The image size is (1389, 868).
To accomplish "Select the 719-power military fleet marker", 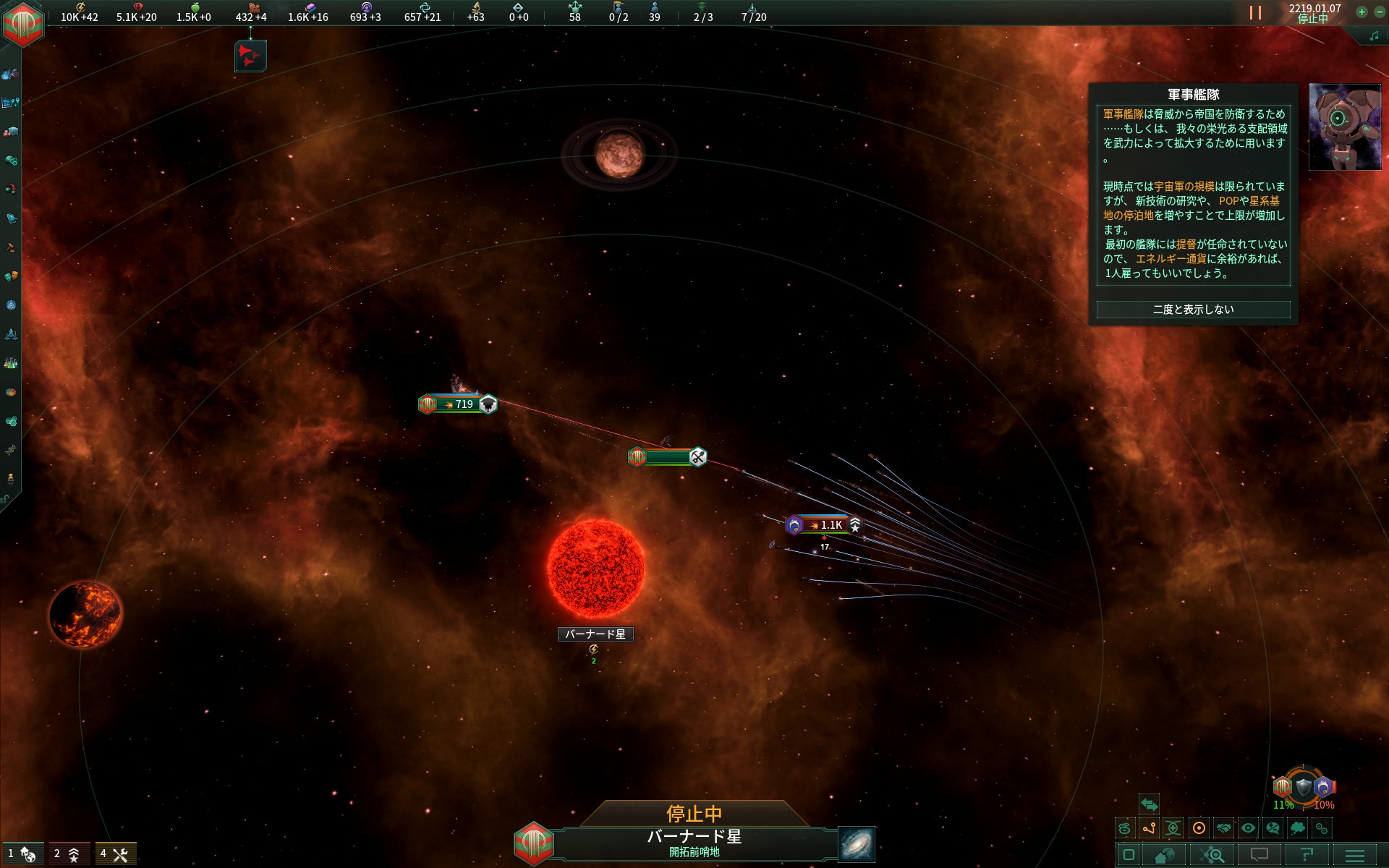I will 457,404.
